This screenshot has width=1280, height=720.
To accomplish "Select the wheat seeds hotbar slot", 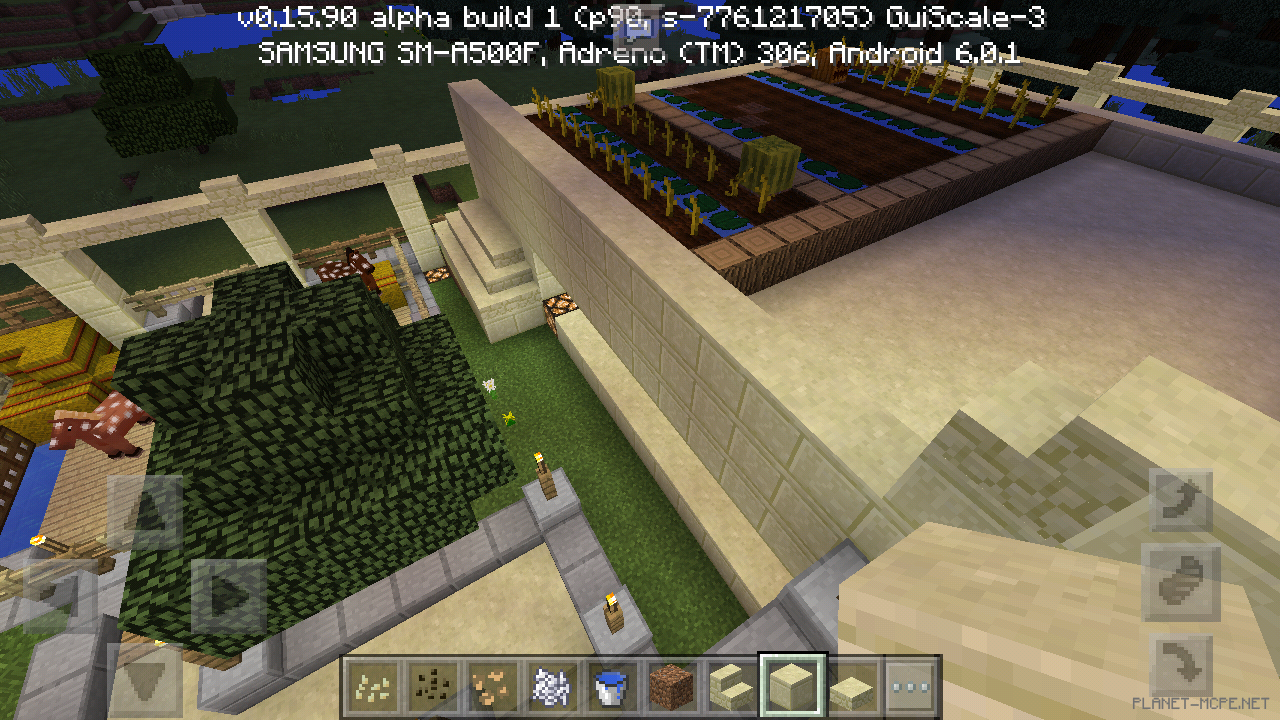I will coord(372,685).
